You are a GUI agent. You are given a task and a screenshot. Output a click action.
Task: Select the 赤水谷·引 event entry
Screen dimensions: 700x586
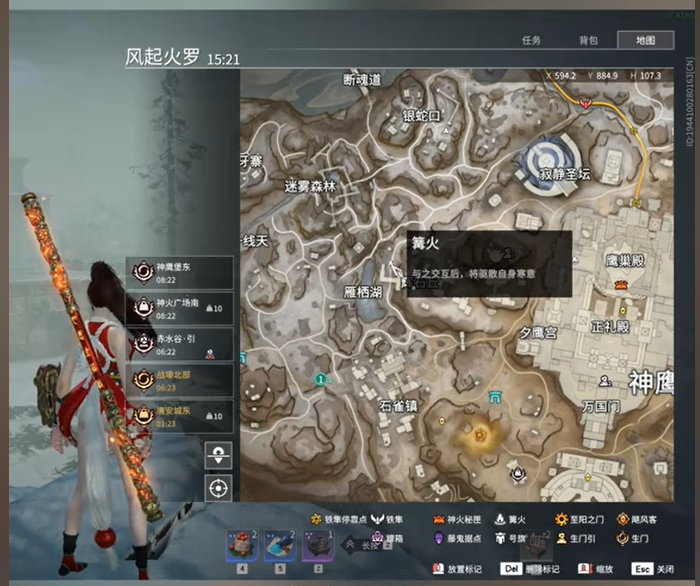click(180, 344)
